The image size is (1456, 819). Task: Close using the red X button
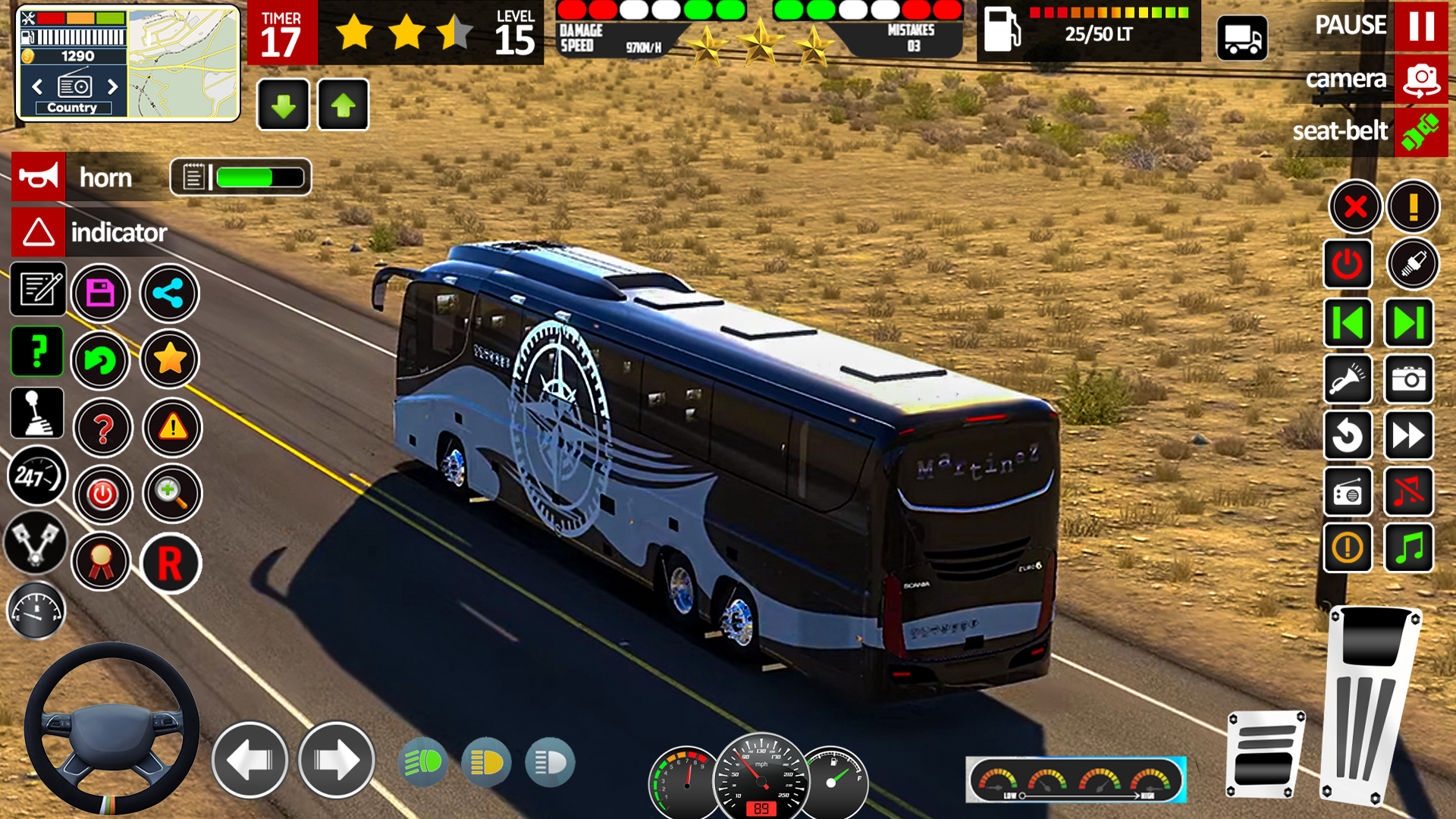tap(1355, 206)
